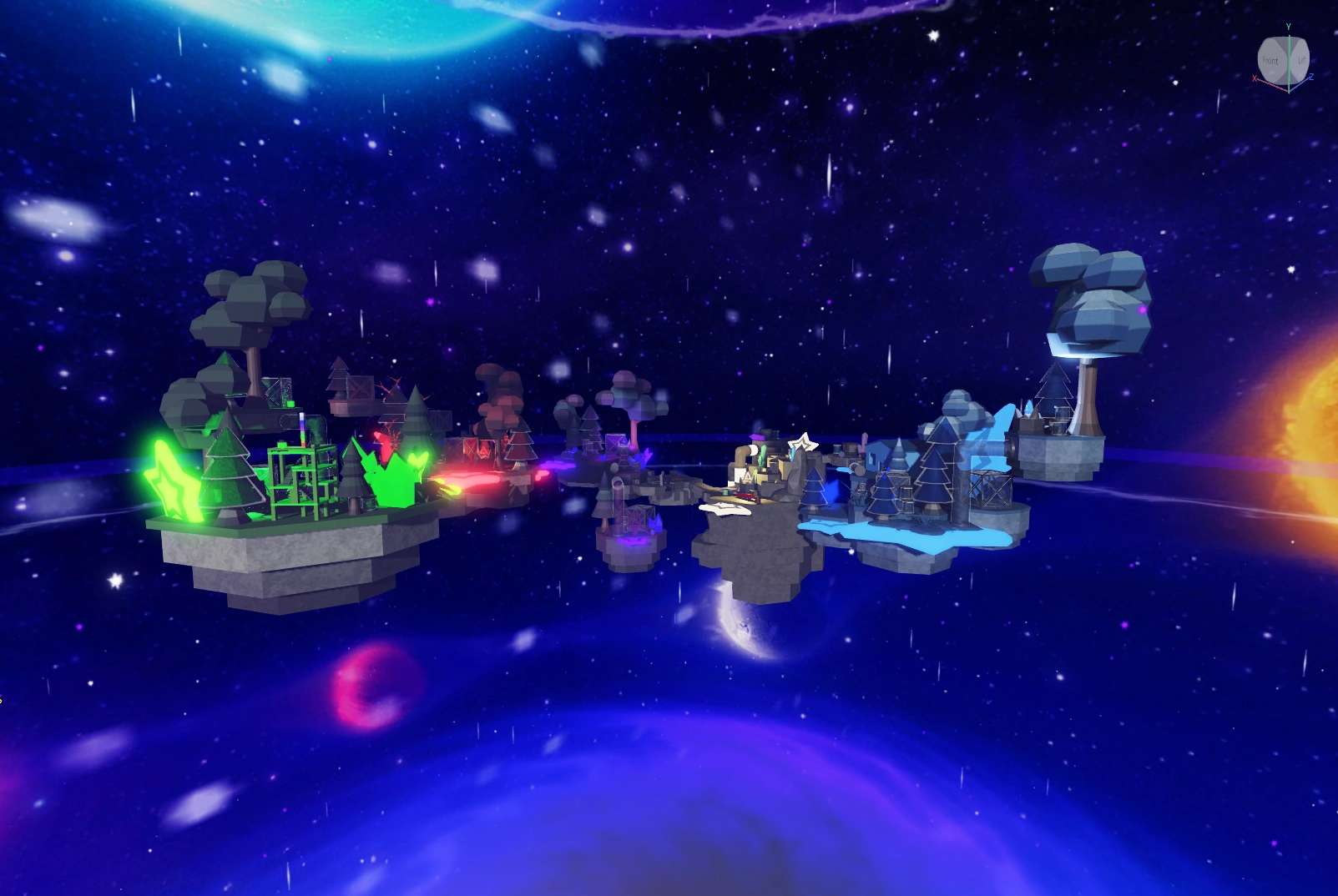Click the crane structure on the center island
Viewport: 1338px width, 896px height.
pos(745,453)
